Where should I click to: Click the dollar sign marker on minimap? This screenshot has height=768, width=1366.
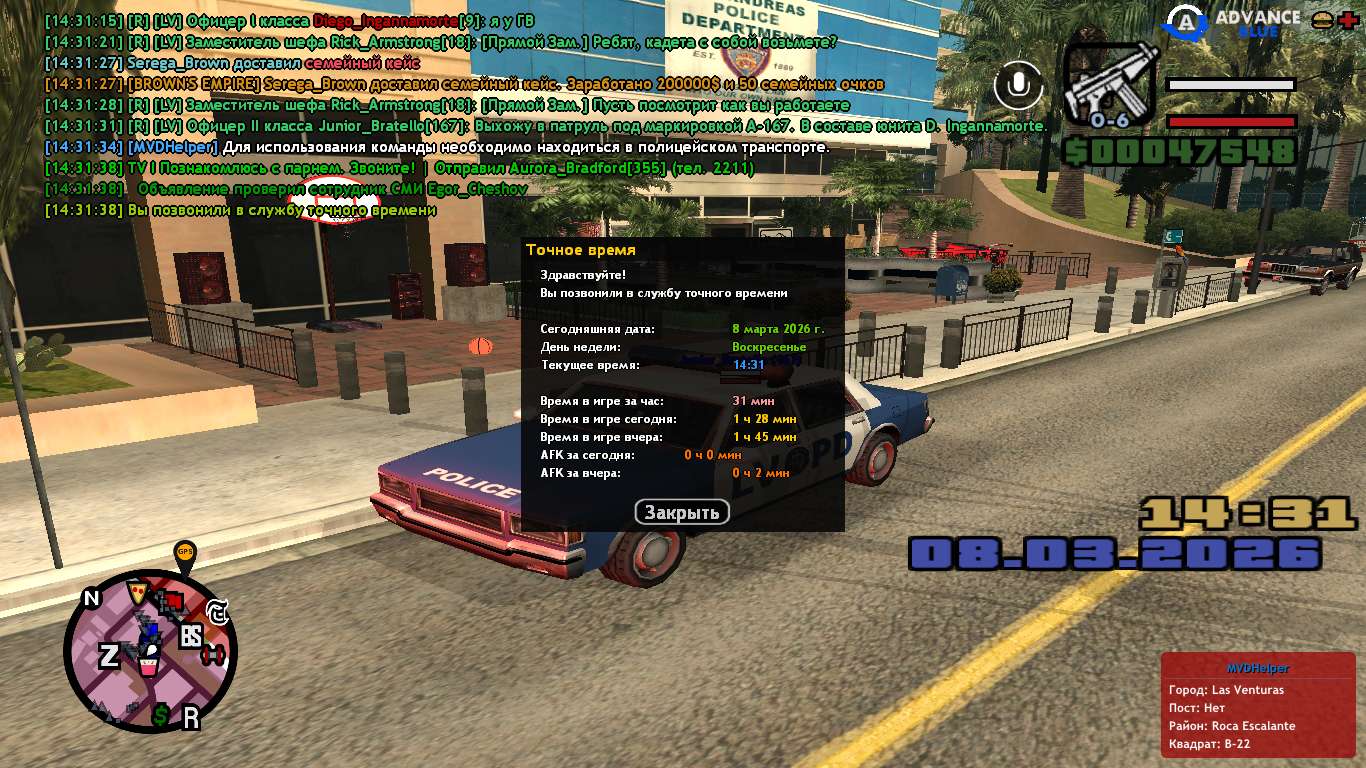(x=160, y=714)
